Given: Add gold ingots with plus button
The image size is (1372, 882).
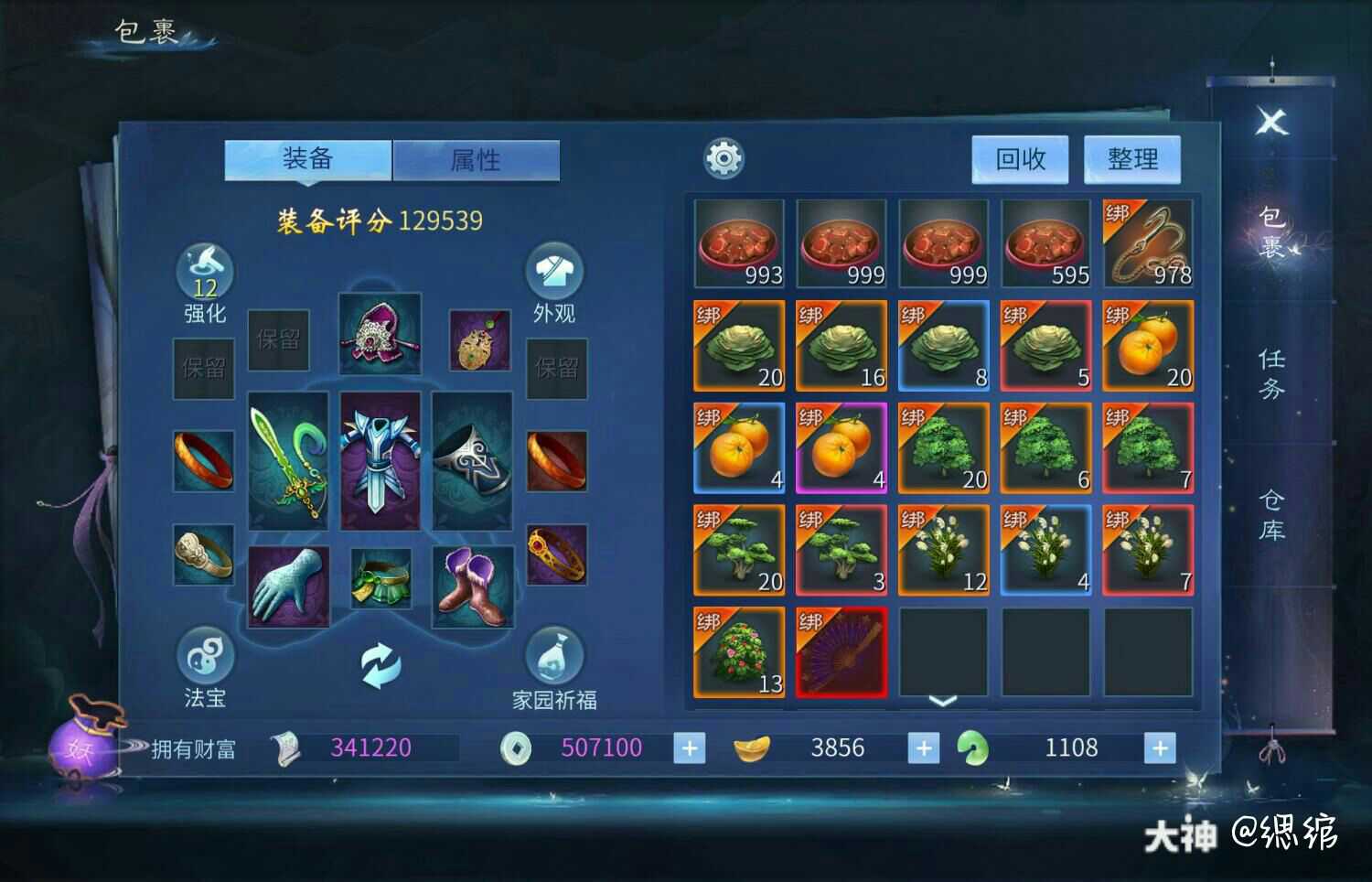Looking at the screenshot, I should pyautogui.click(x=924, y=748).
